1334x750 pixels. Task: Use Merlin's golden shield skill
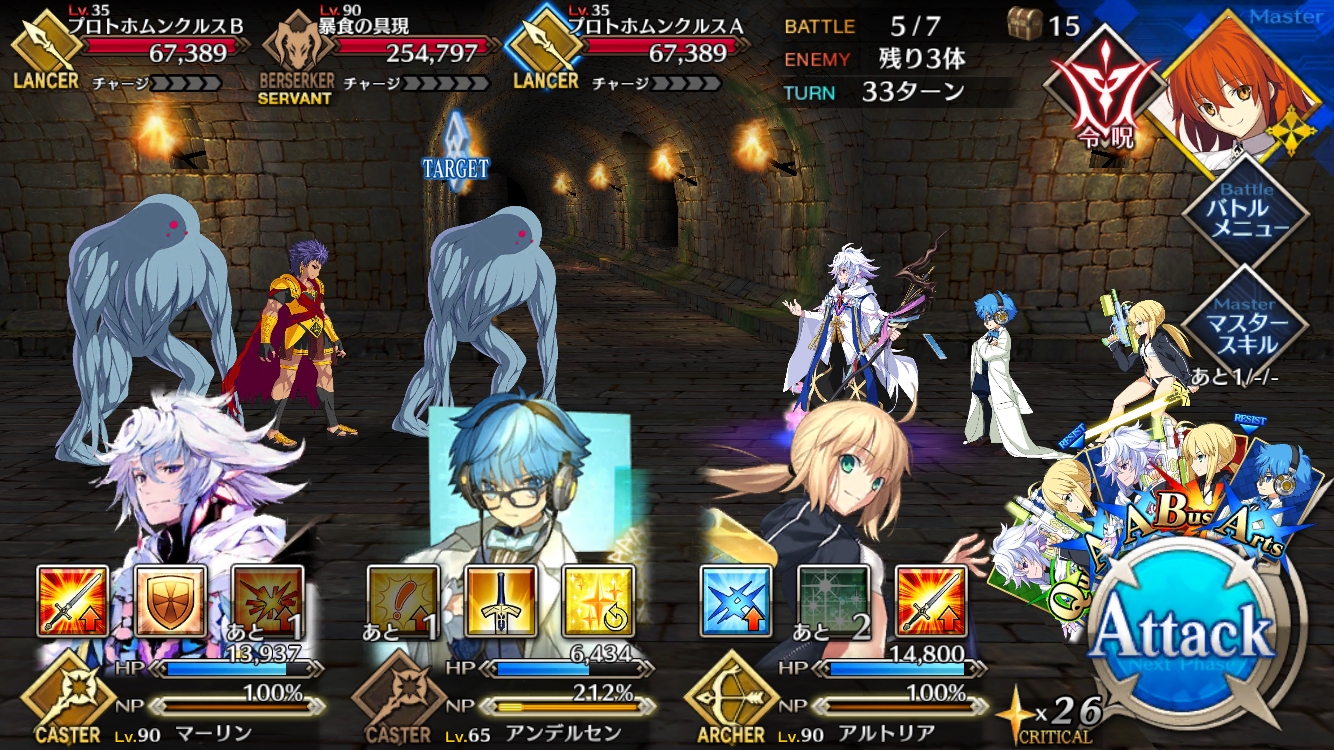[171, 601]
